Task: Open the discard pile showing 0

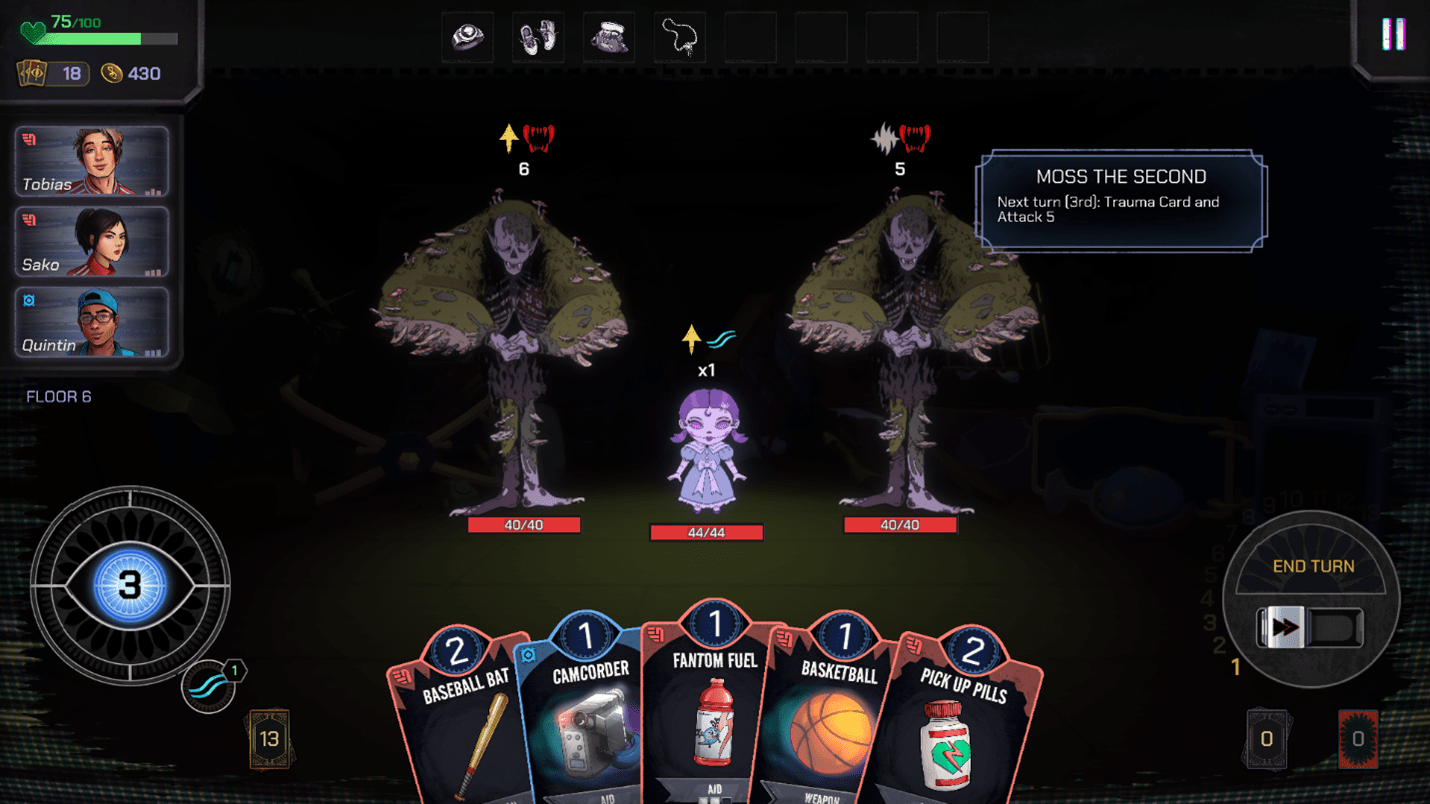Action: [x=1266, y=737]
